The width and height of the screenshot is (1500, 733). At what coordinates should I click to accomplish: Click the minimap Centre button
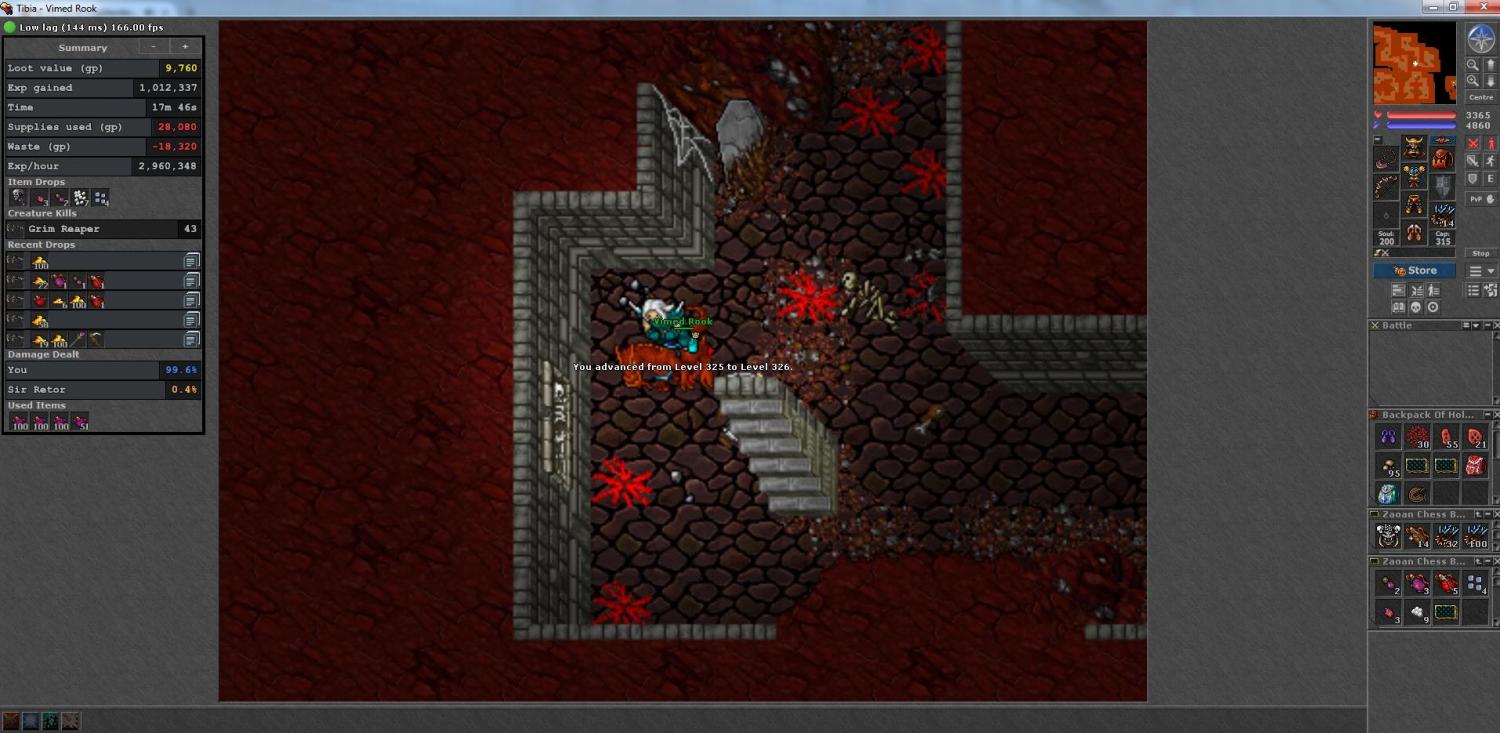point(1481,98)
